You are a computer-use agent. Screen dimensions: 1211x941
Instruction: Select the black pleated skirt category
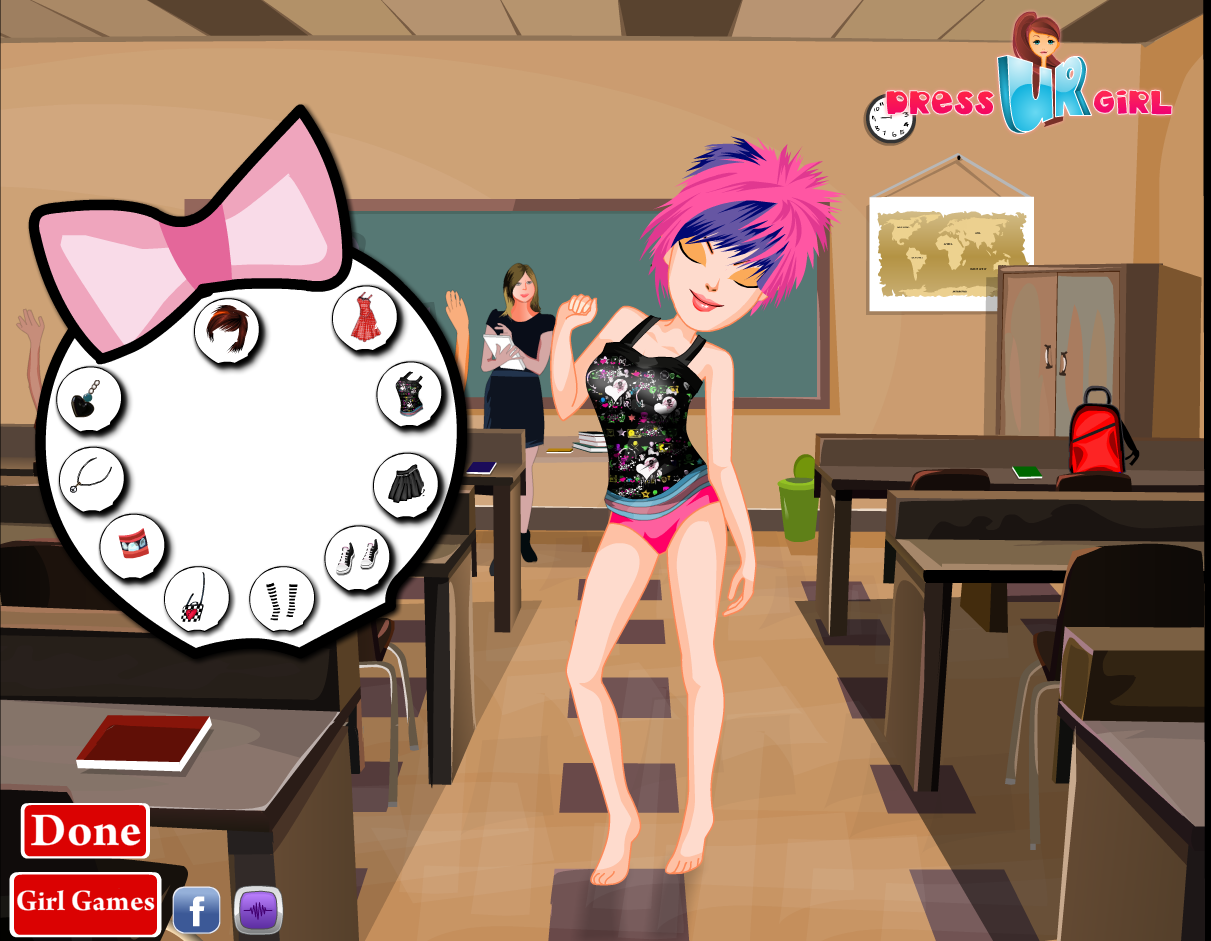tap(406, 484)
